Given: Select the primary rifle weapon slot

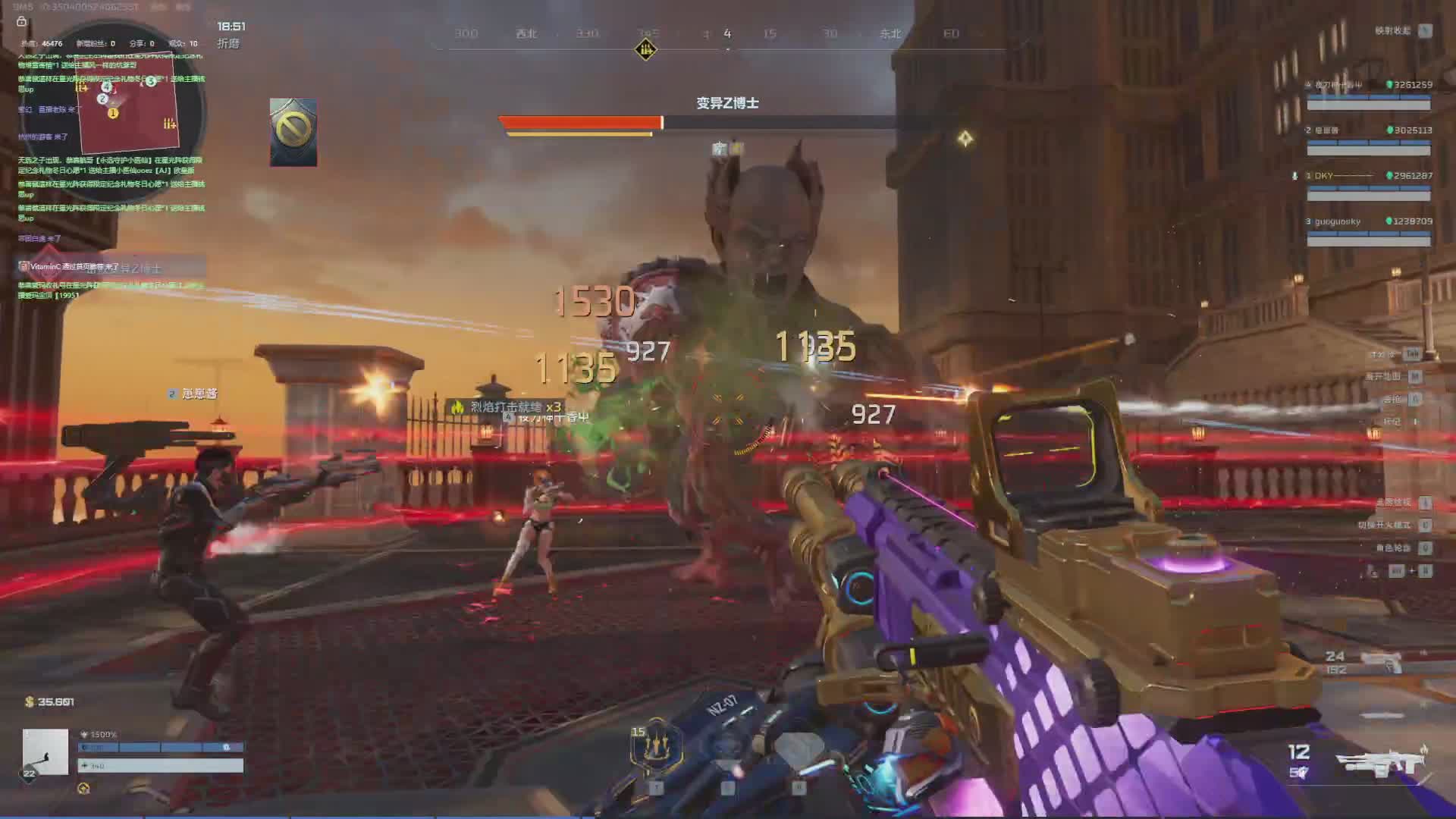Looking at the screenshot, I should (x=1379, y=762).
